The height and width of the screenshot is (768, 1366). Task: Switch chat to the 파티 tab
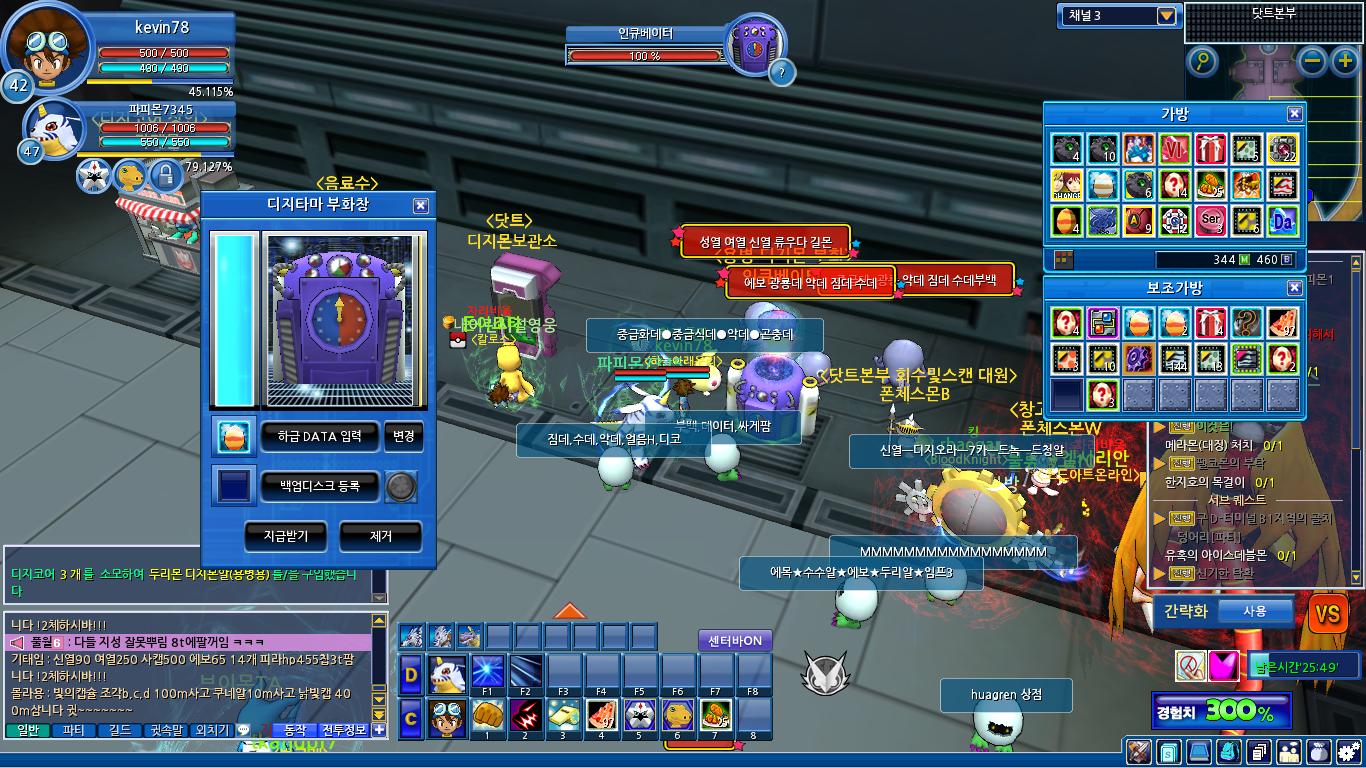point(73,731)
